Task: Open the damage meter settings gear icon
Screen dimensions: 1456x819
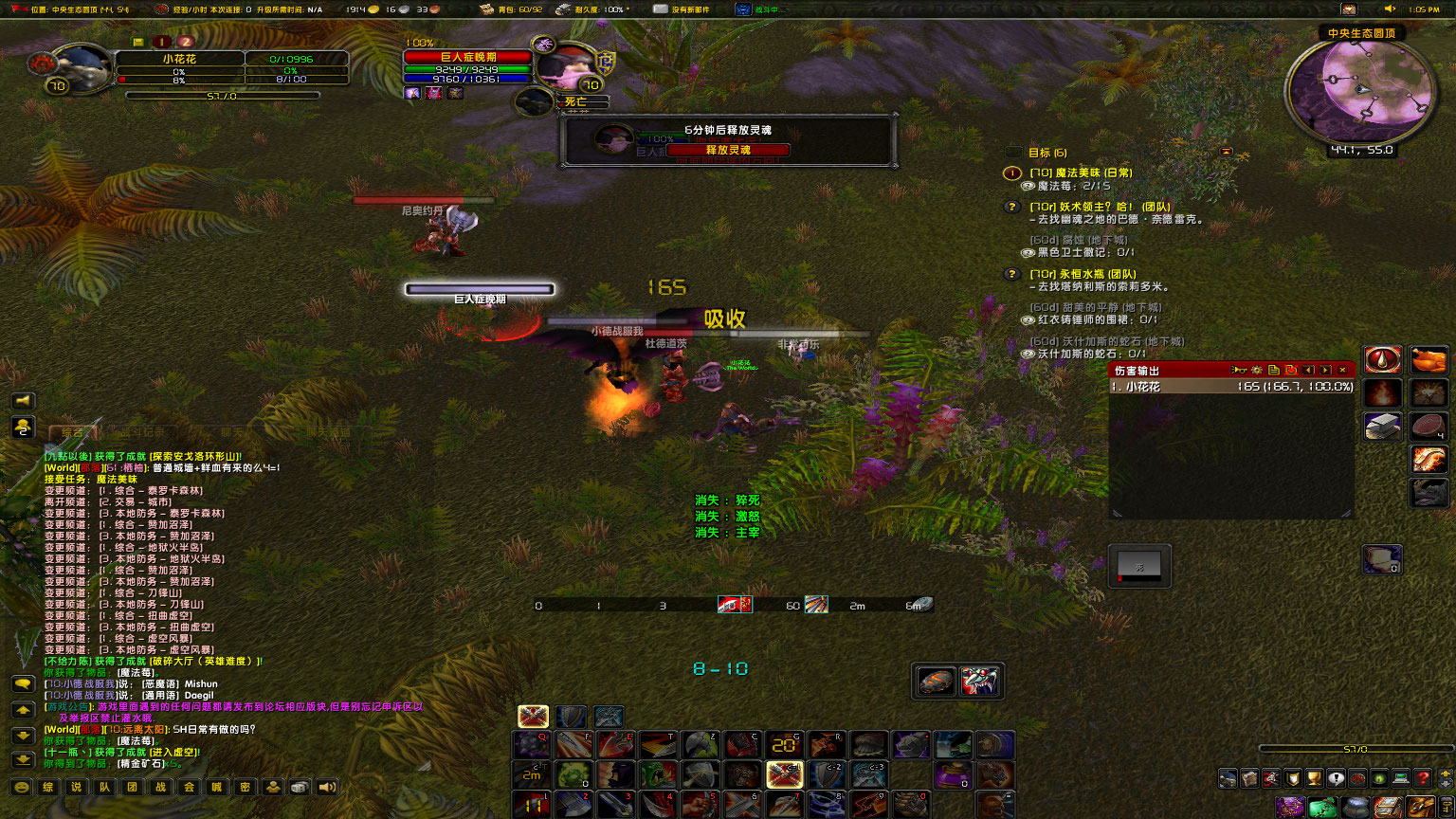Action: coord(1256,371)
